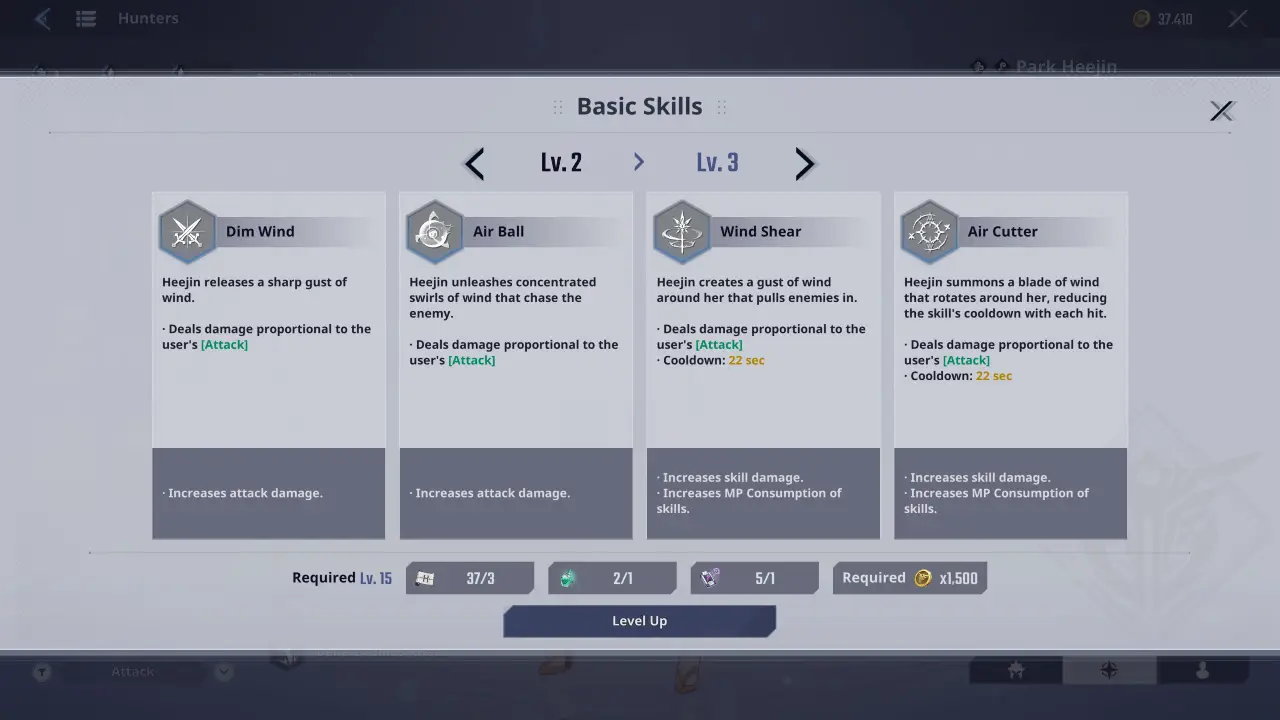Image resolution: width=1280 pixels, height=720 pixels.
Task: Toggle the skills compass tab at bottom right
Action: click(1108, 671)
